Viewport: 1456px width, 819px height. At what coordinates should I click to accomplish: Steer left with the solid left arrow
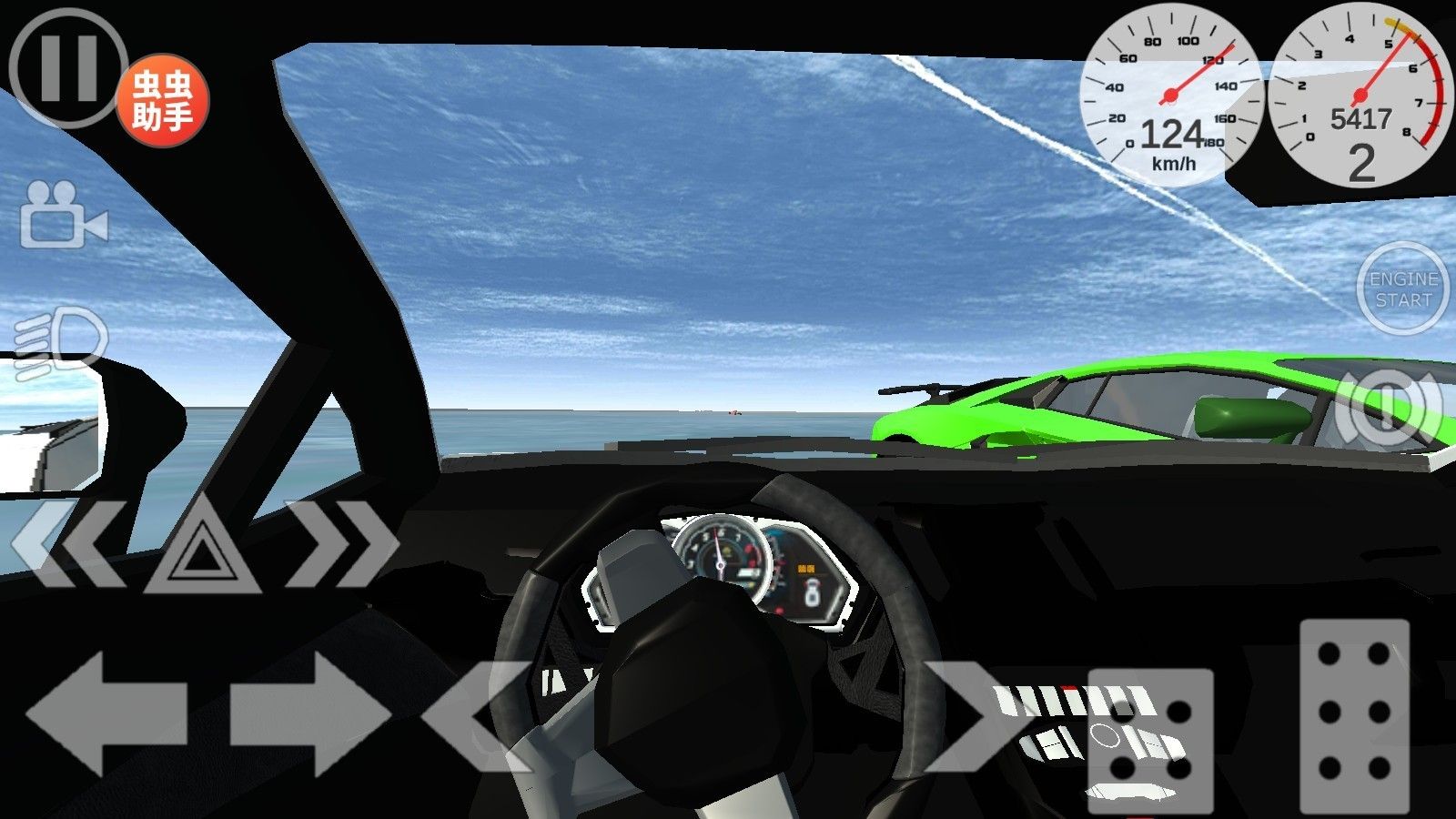(106, 715)
